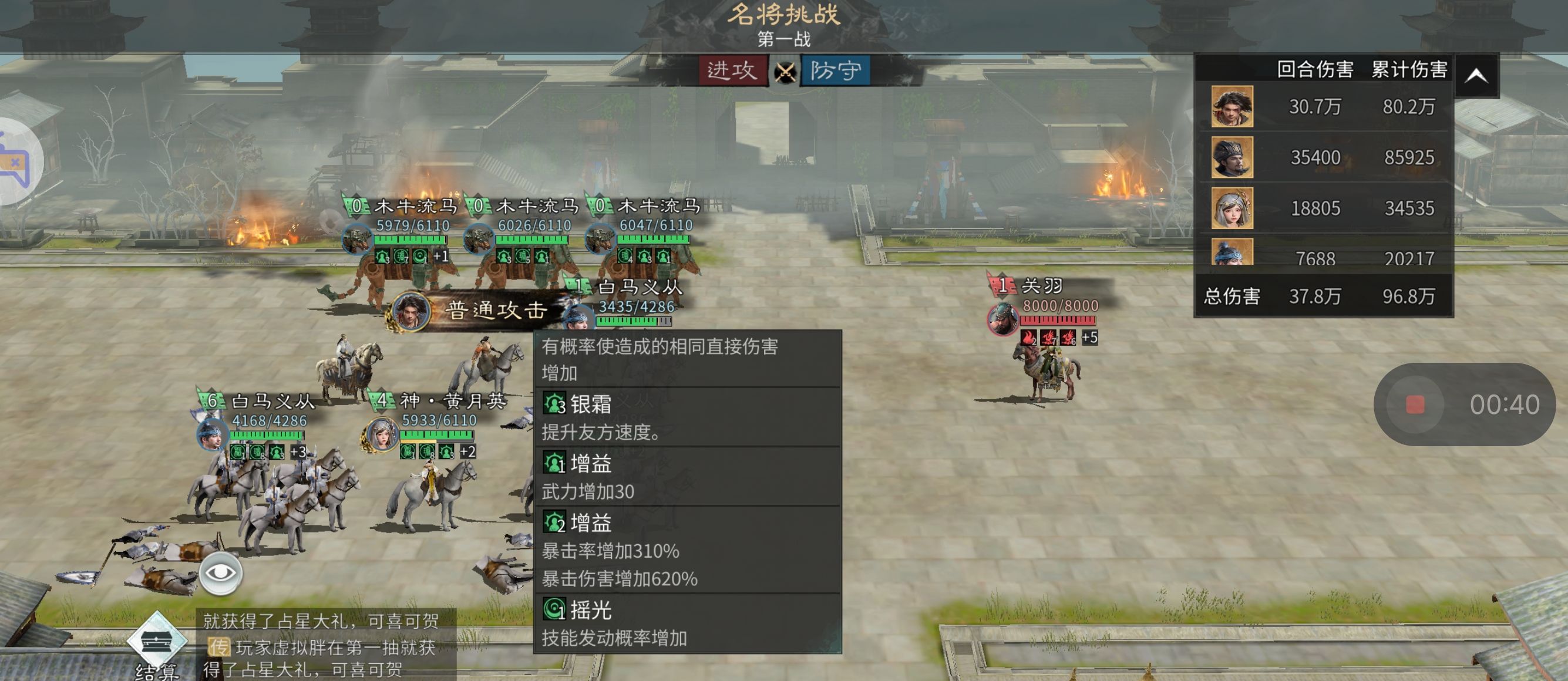This screenshot has width=1568, height=681.
Task: Open the 结算 settlement button
Action: click(x=157, y=646)
